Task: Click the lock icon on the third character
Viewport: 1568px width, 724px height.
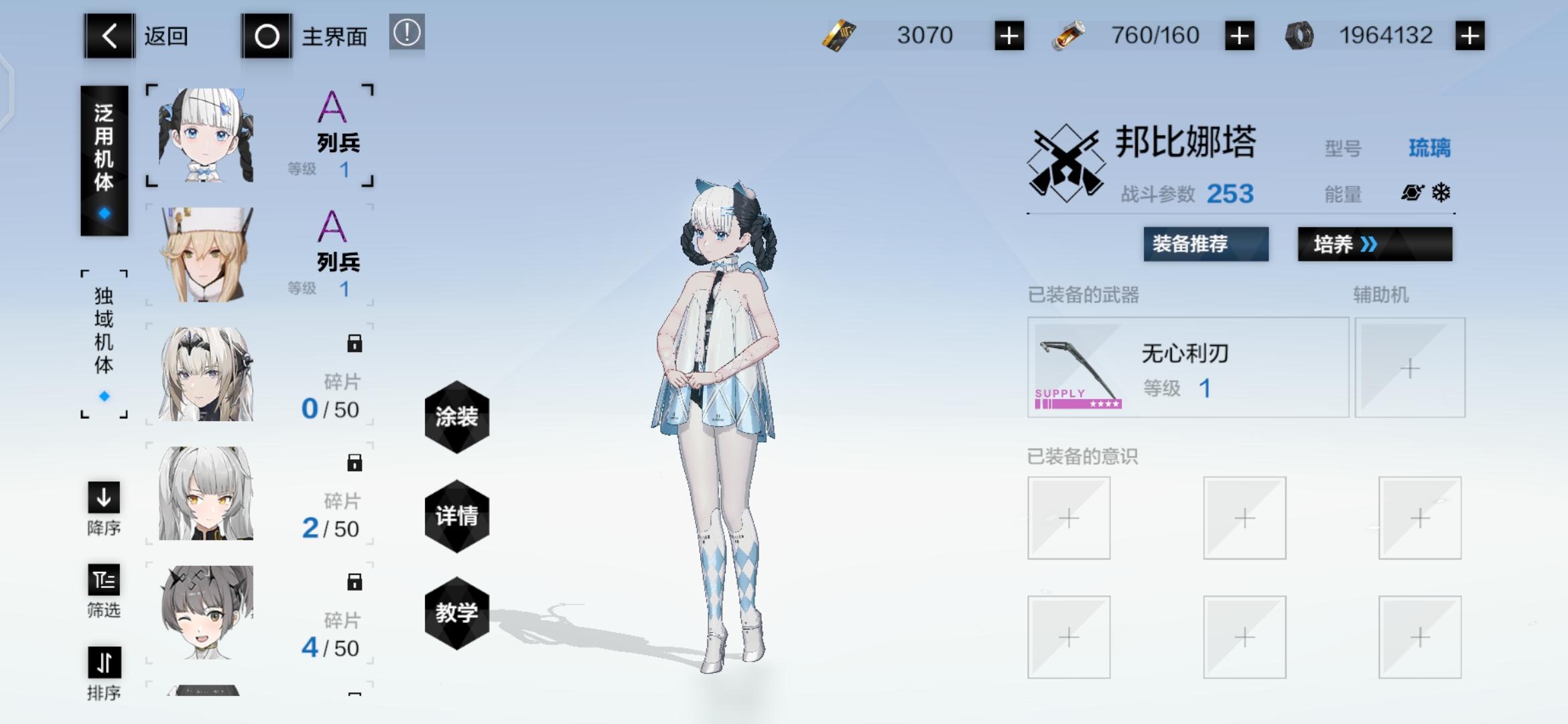Action: (356, 343)
